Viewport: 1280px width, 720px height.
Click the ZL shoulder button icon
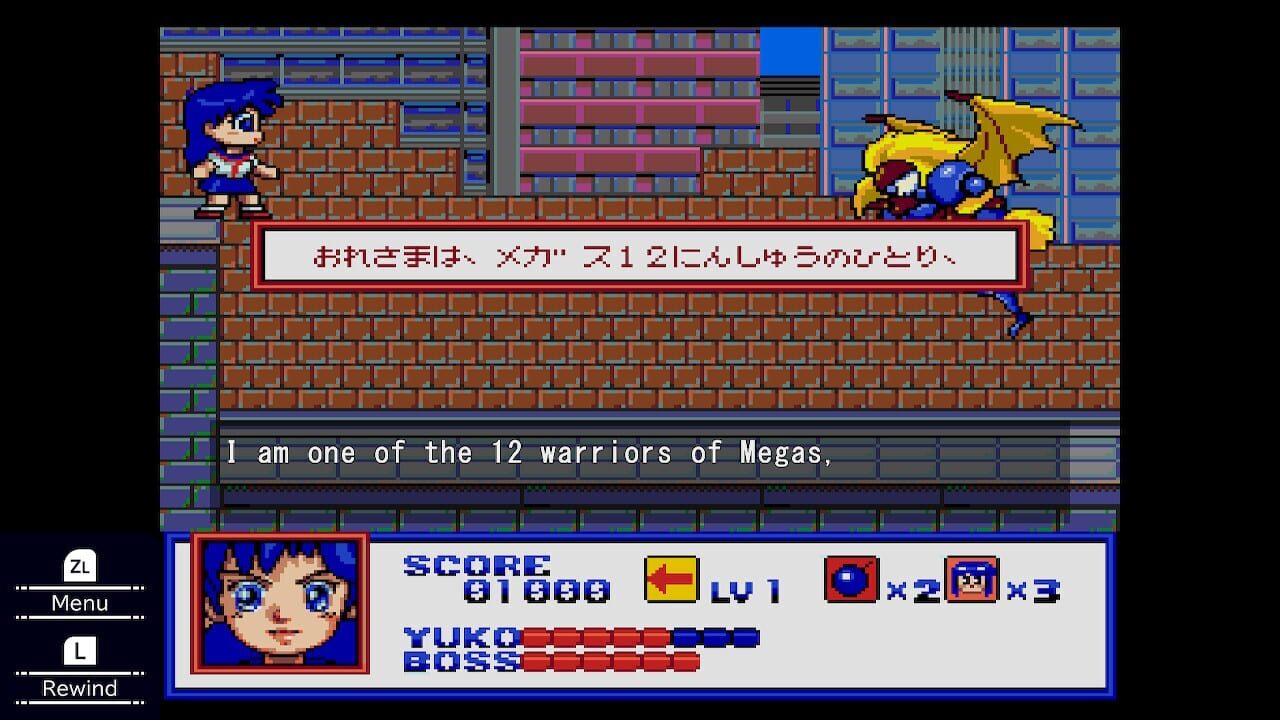coord(80,567)
